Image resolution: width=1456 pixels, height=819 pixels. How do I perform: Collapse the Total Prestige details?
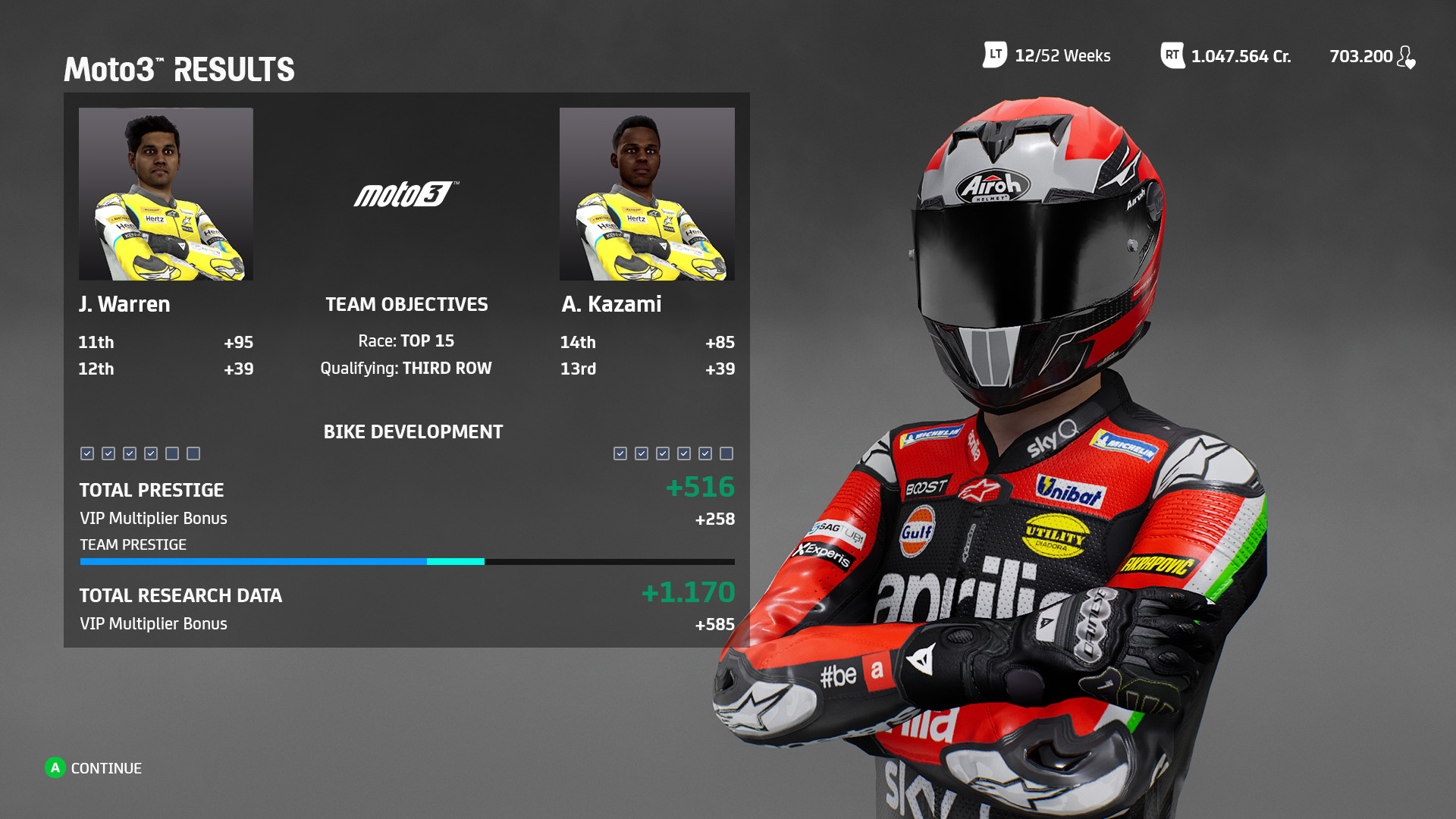pos(152,490)
